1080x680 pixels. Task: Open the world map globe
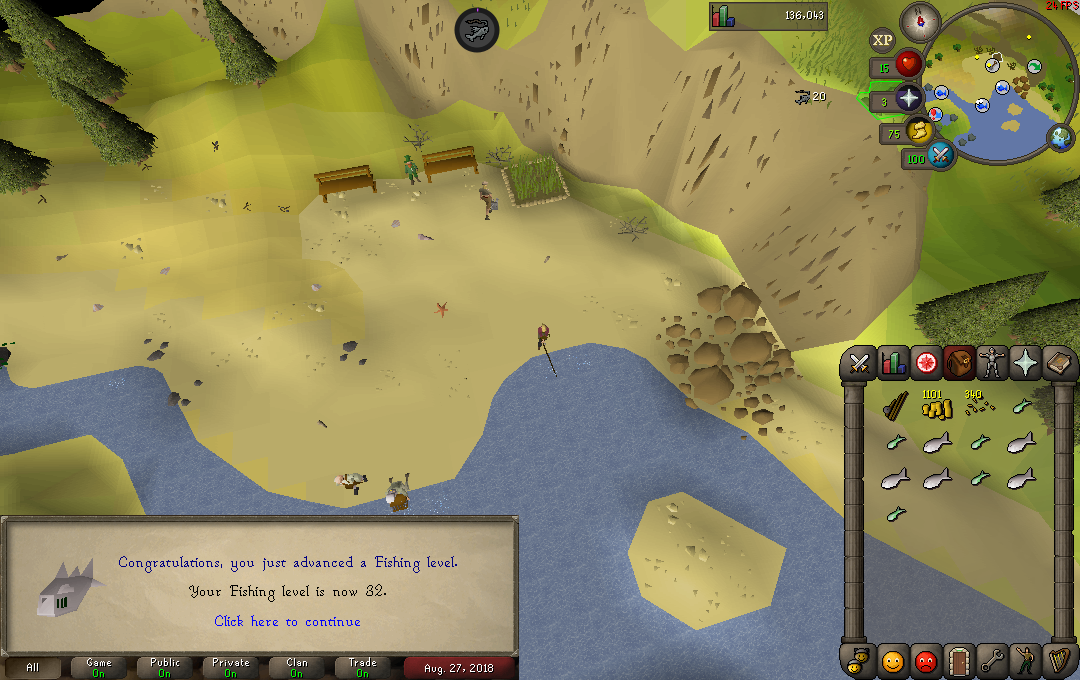pyautogui.click(x=1059, y=137)
